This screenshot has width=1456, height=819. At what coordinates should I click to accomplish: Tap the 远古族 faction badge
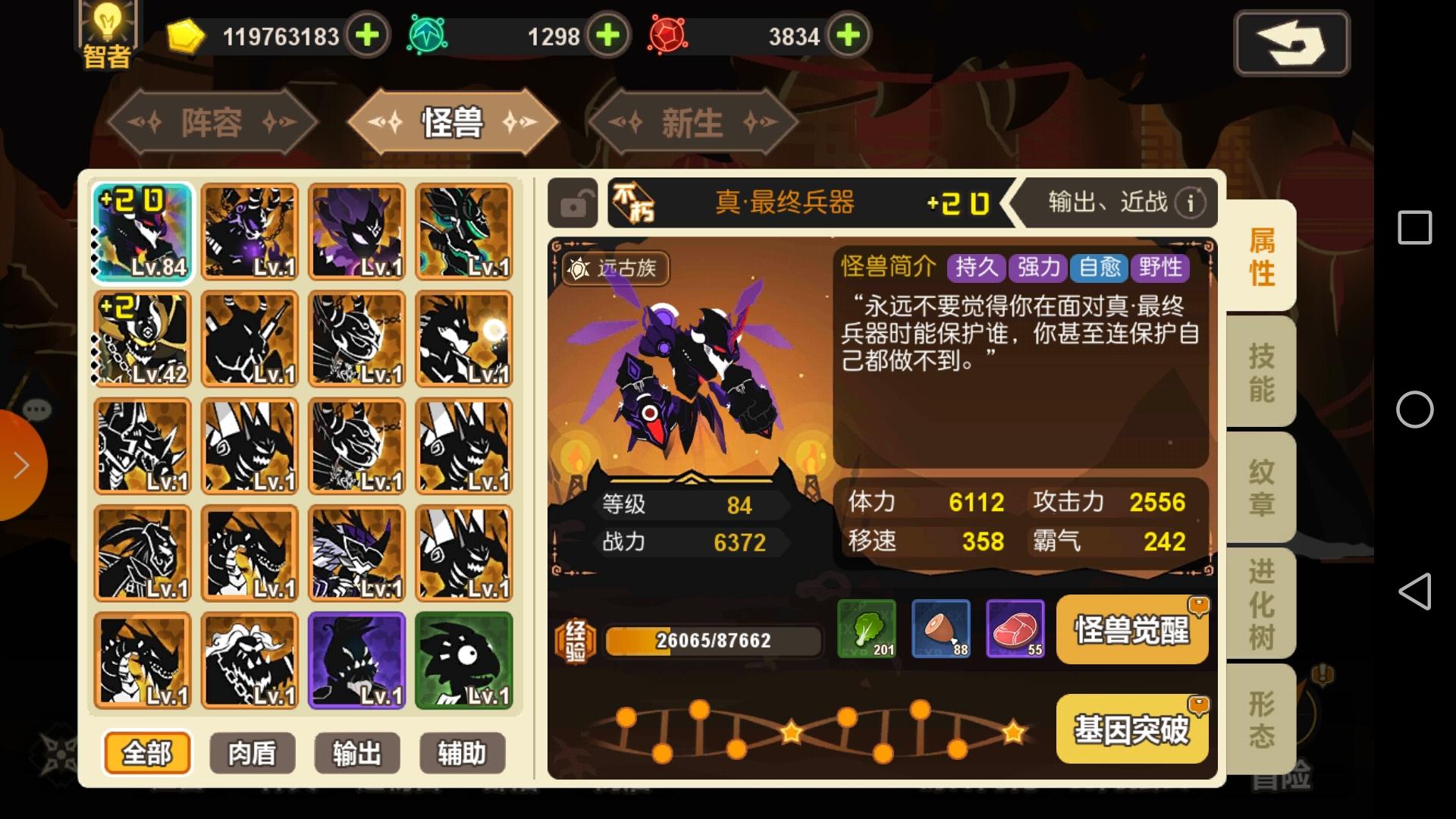click(616, 269)
